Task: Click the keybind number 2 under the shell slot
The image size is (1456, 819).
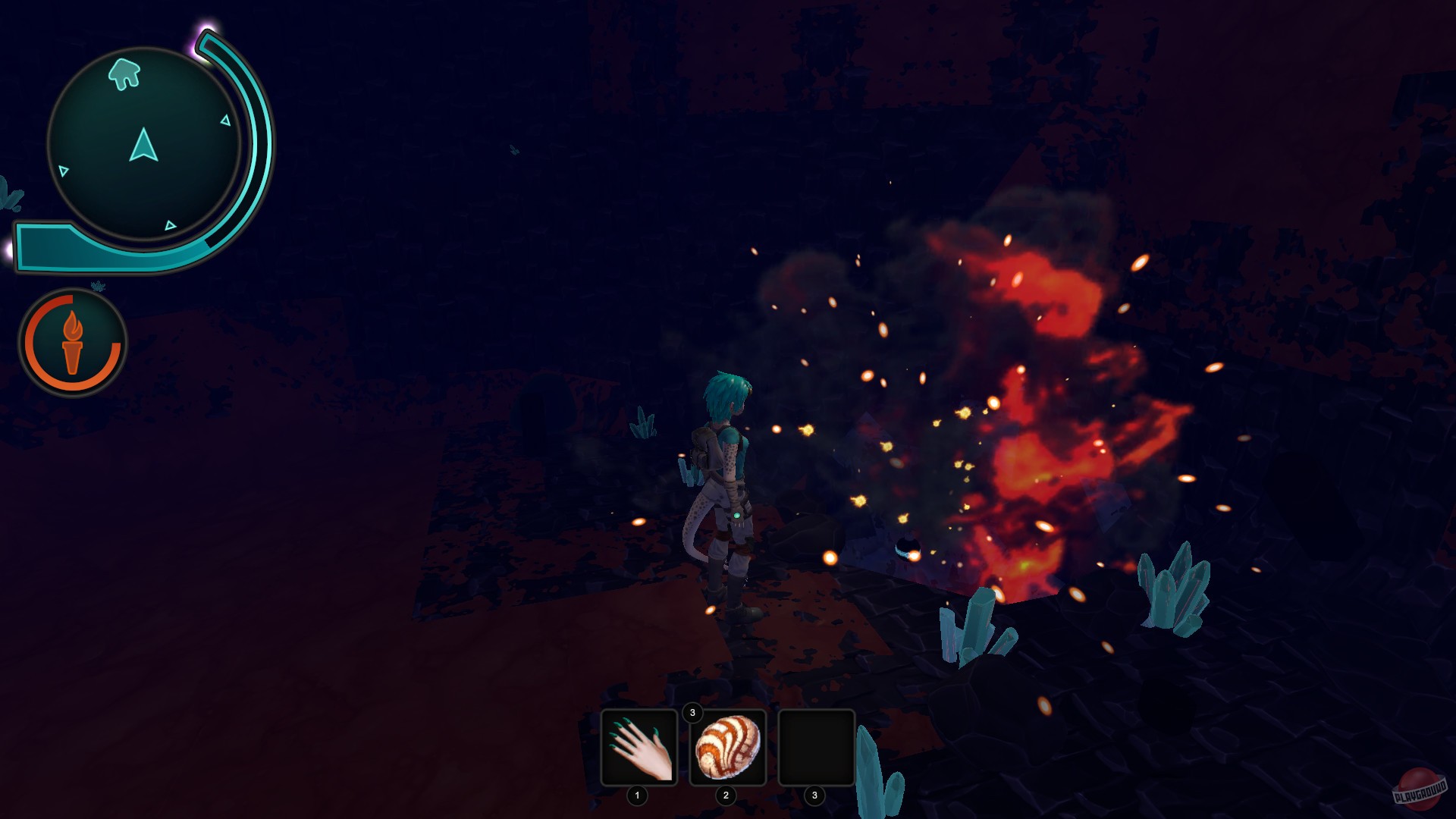Action: (x=726, y=797)
